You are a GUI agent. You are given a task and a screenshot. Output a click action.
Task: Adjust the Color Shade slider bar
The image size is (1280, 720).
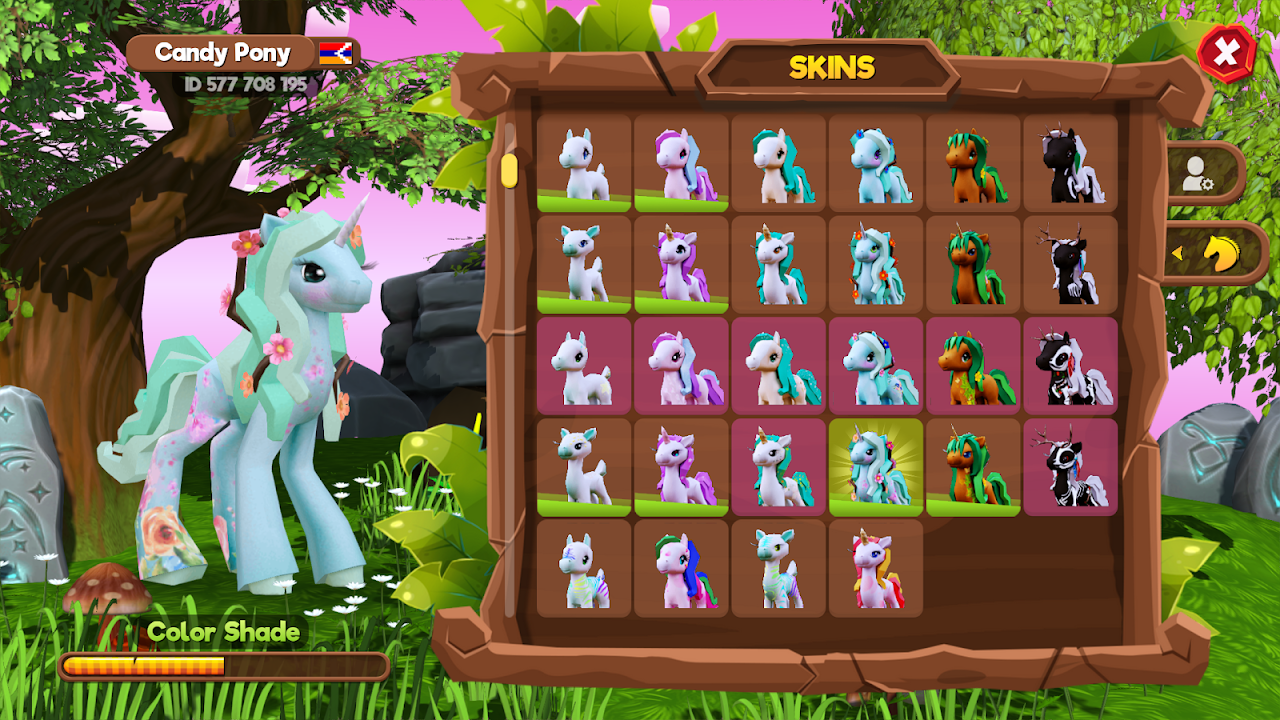click(x=224, y=666)
